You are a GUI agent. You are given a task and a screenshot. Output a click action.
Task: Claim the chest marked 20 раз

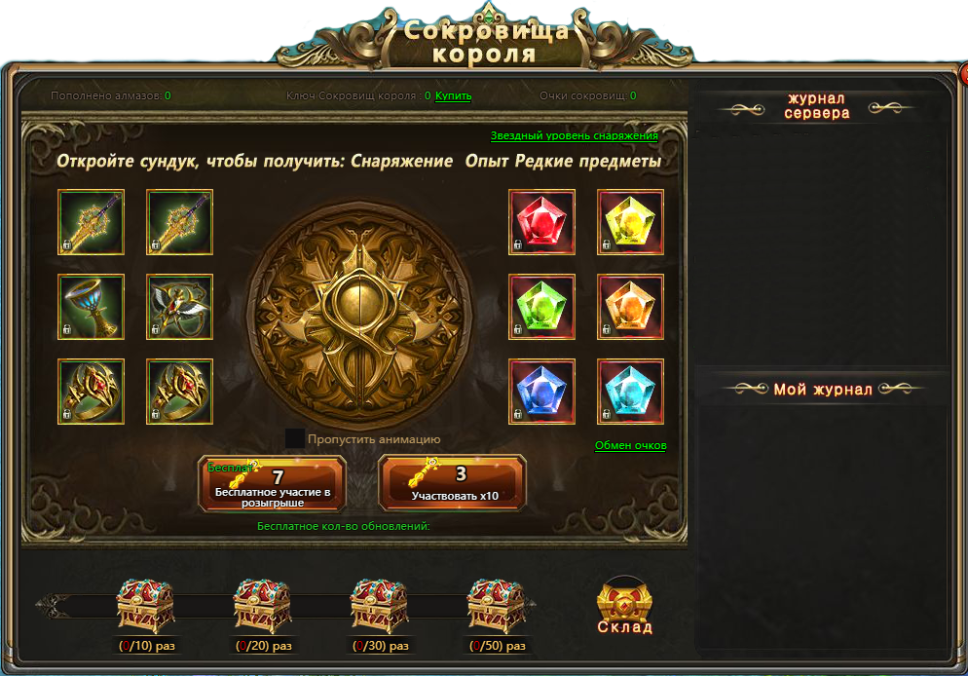point(263,605)
